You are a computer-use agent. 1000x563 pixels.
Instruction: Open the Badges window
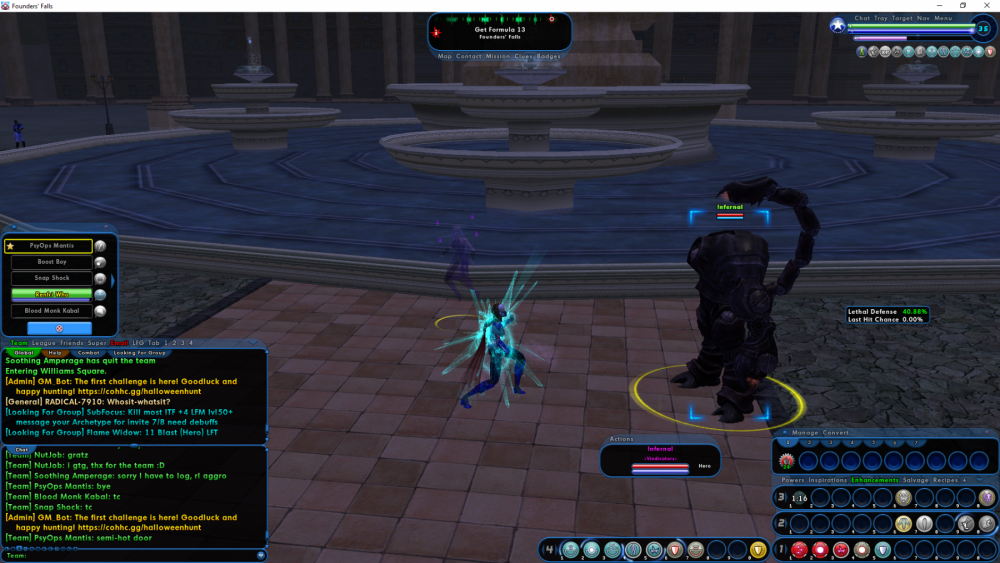(548, 57)
